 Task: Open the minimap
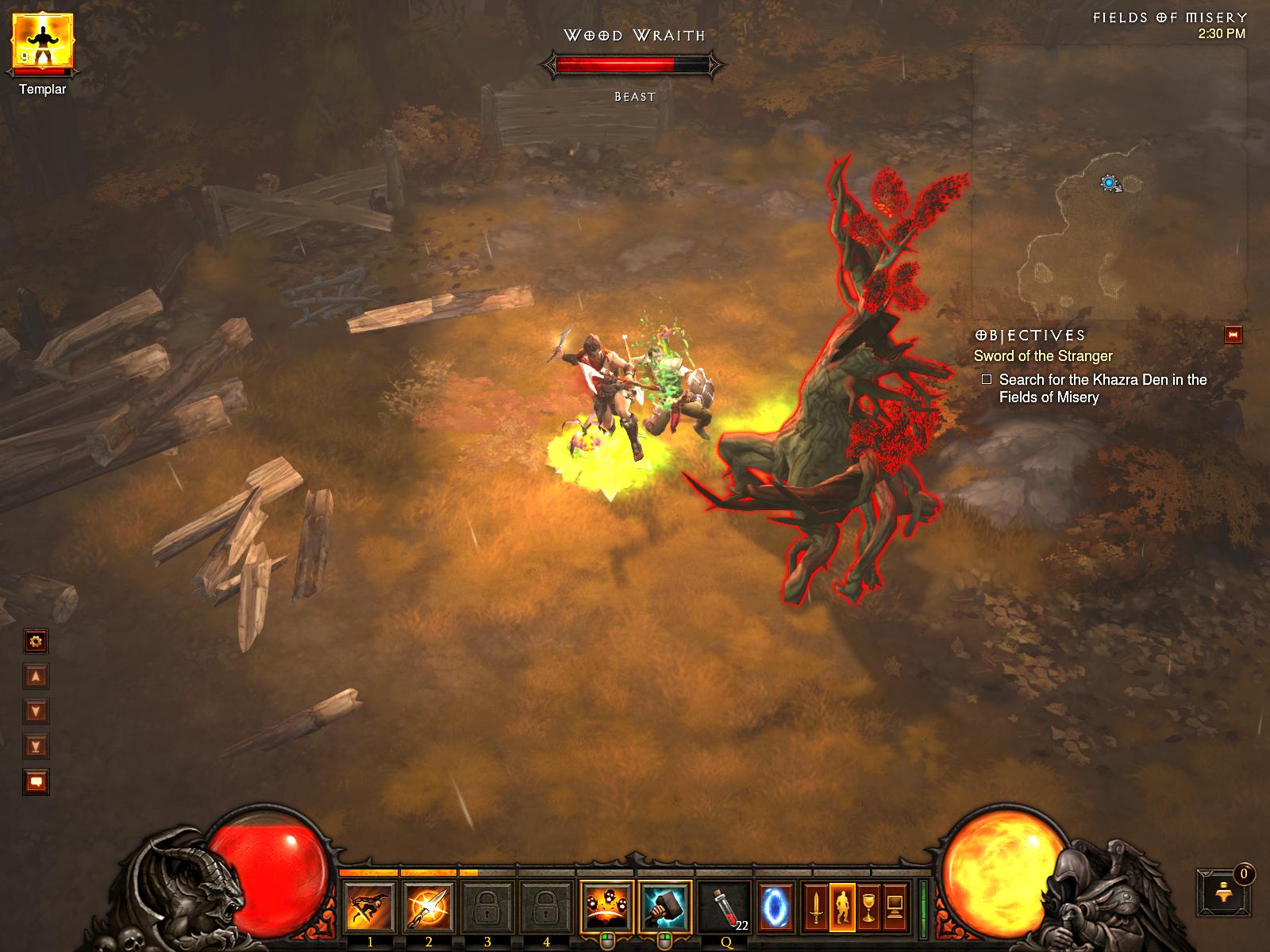point(1108,182)
